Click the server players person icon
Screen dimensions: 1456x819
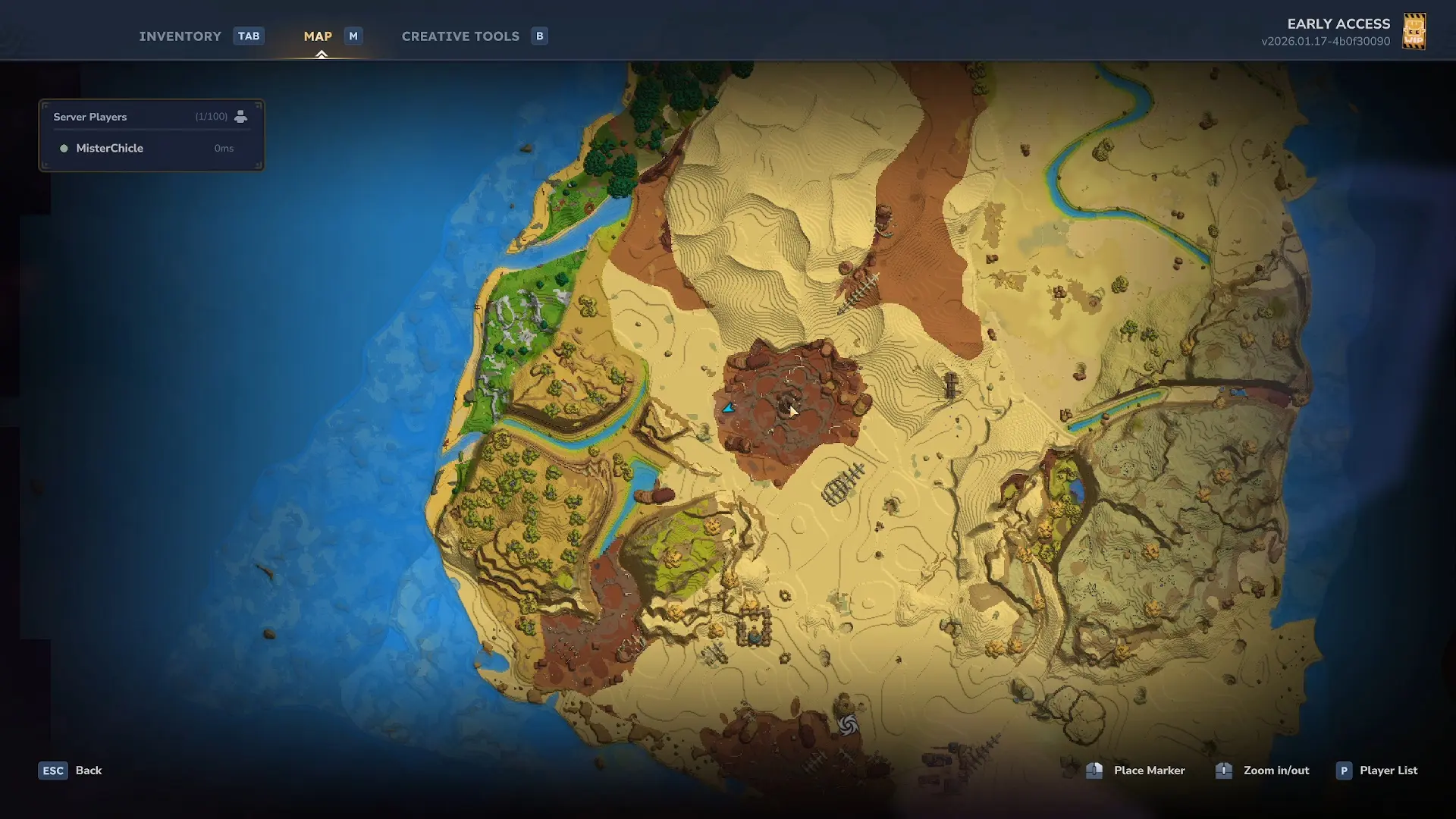(x=240, y=117)
